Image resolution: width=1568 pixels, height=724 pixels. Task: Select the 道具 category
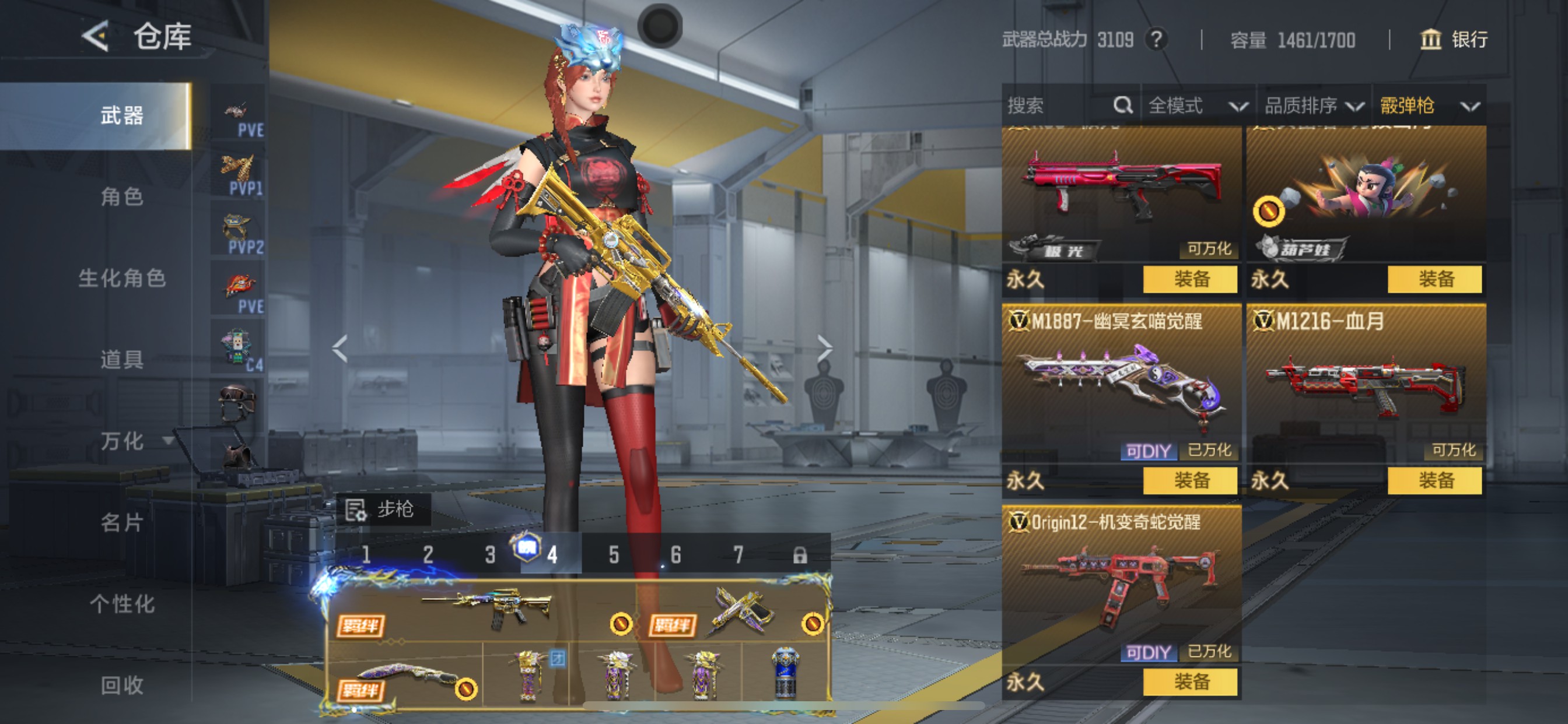(x=122, y=360)
